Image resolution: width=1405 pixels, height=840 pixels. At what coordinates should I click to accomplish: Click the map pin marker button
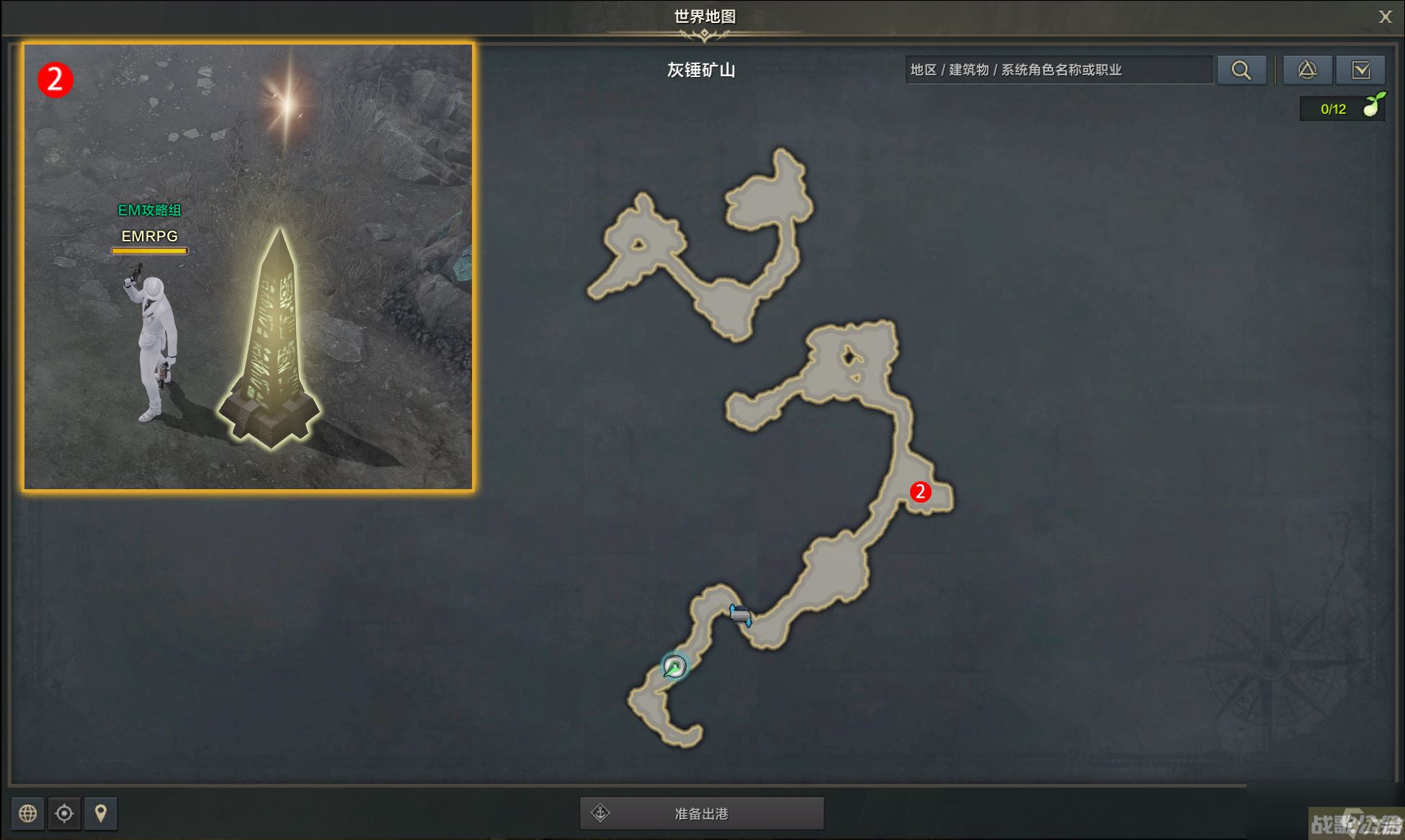(101, 813)
